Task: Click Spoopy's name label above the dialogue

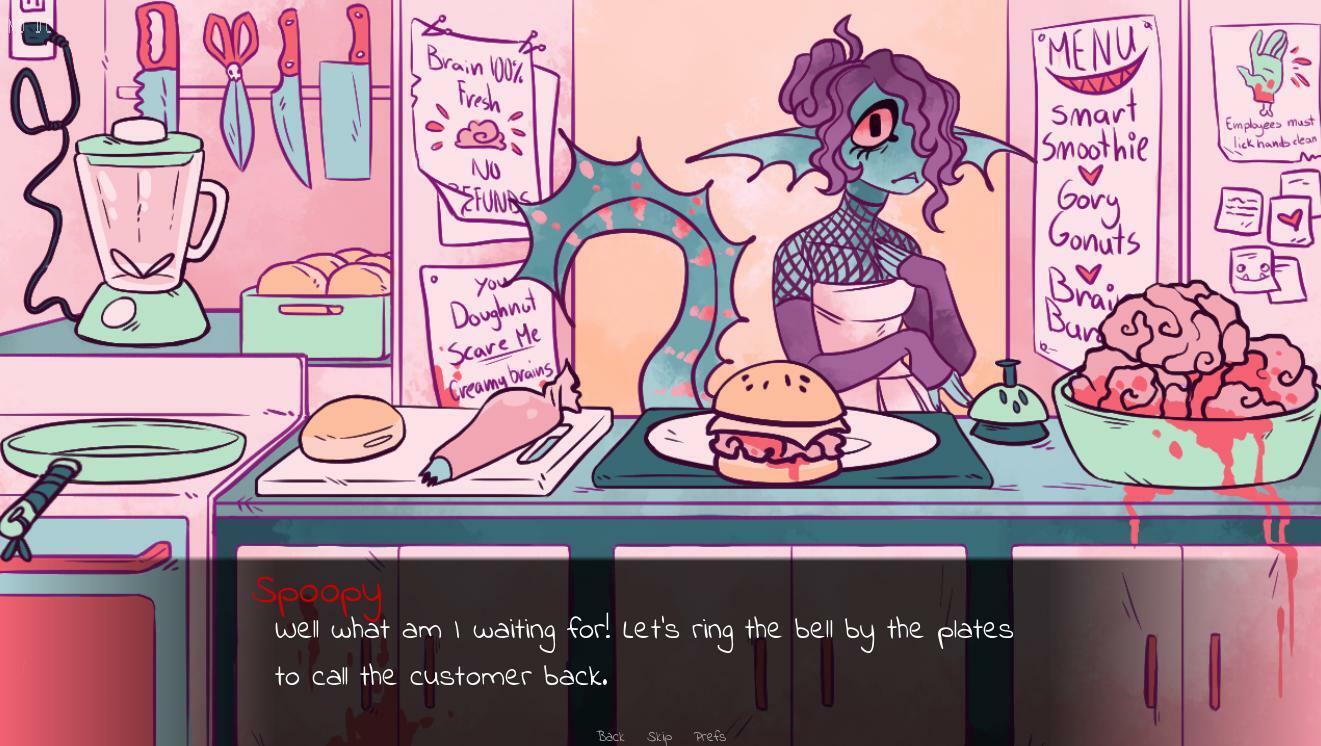Action: (x=317, y=592)
